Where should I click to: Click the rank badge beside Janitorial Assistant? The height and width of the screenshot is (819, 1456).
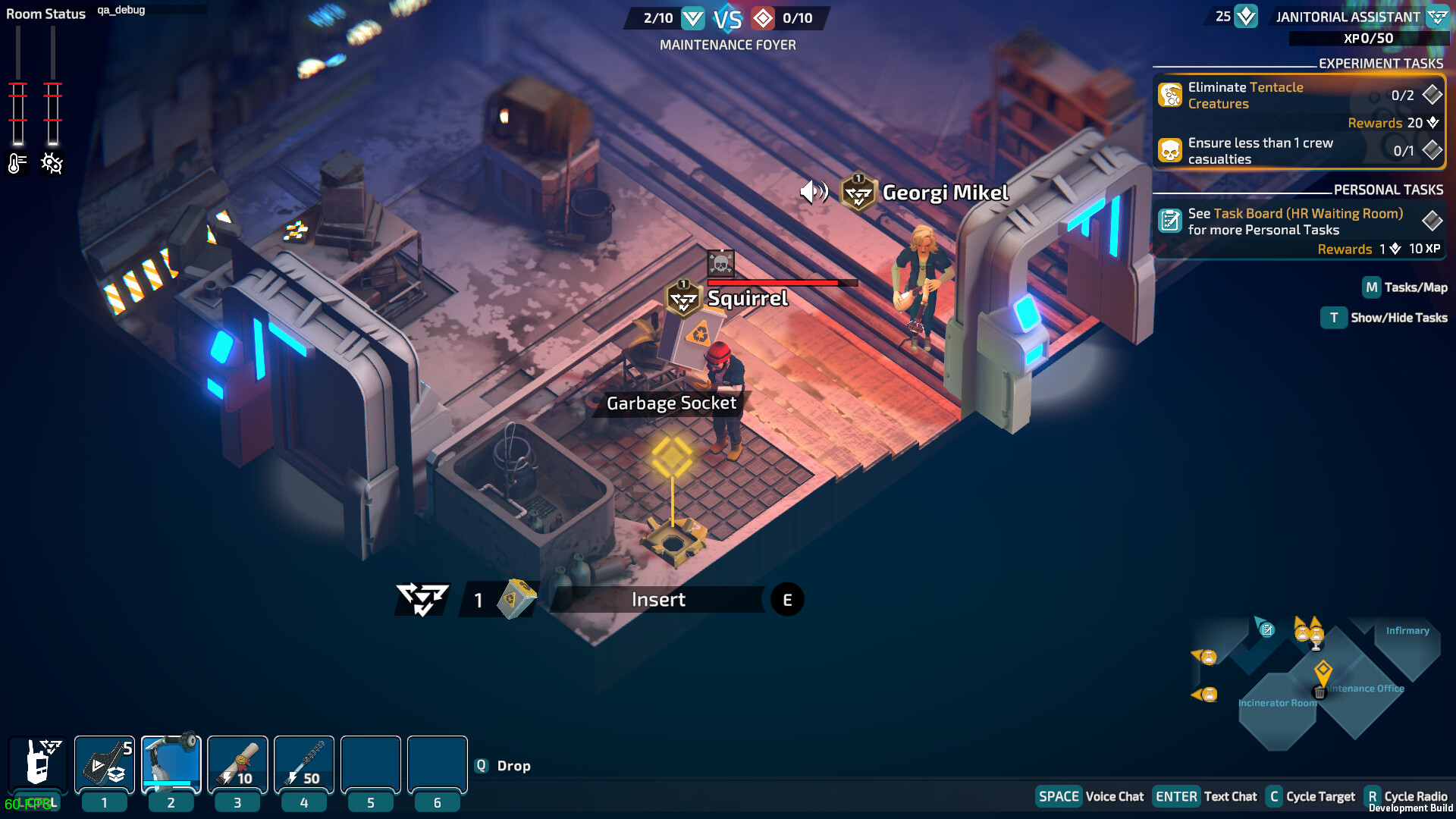tap(1437, 15)
